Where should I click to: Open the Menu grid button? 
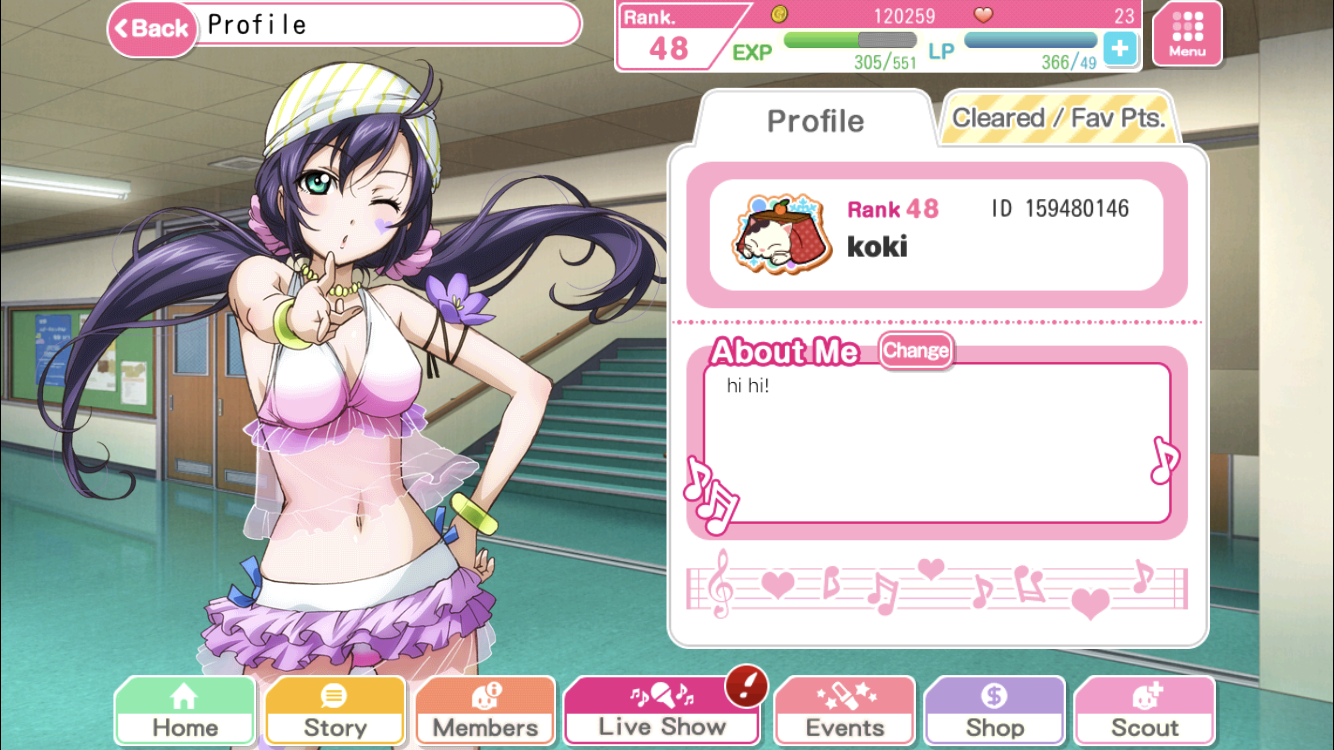pos(1186,35)
